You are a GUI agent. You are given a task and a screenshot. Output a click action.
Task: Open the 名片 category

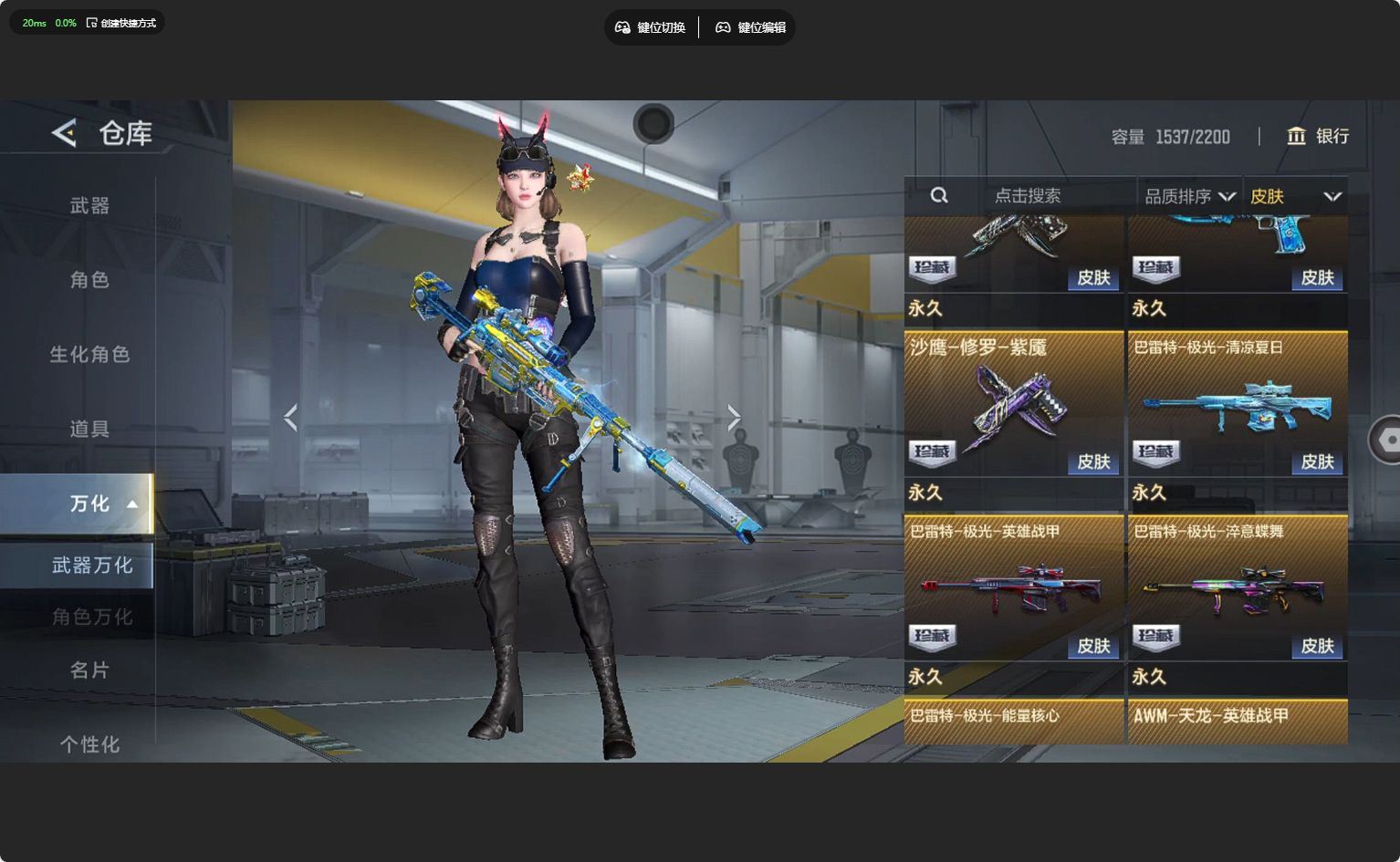89,670
